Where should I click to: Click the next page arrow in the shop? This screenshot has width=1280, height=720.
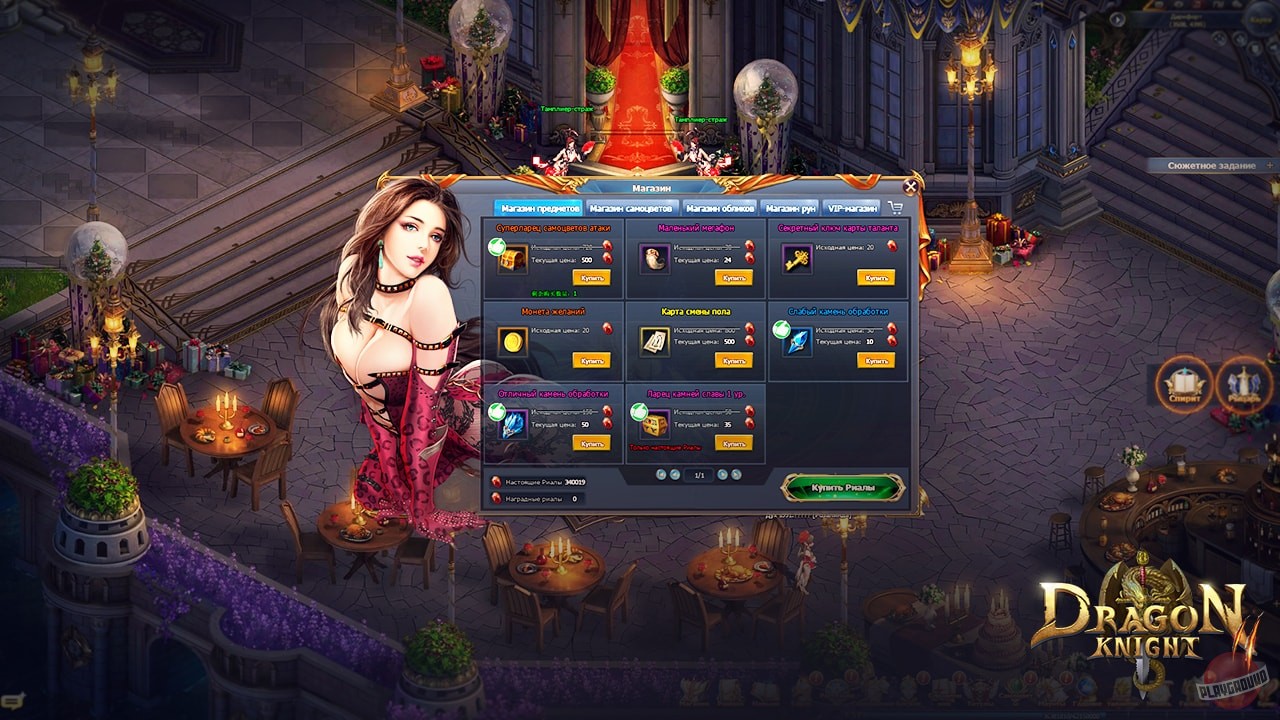click(x=722, y=475)
